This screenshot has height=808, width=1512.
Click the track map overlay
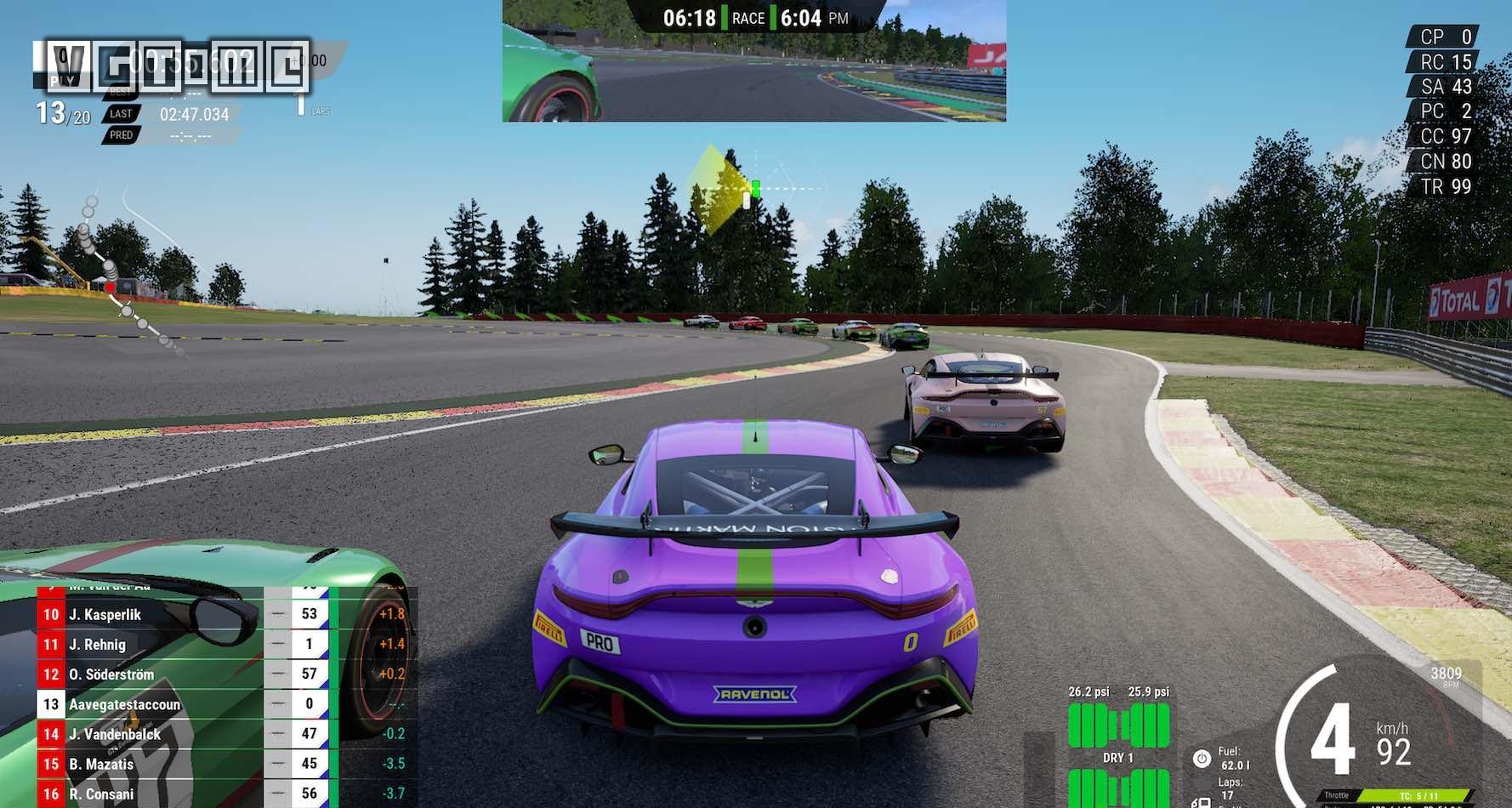[x=128, y=272]
